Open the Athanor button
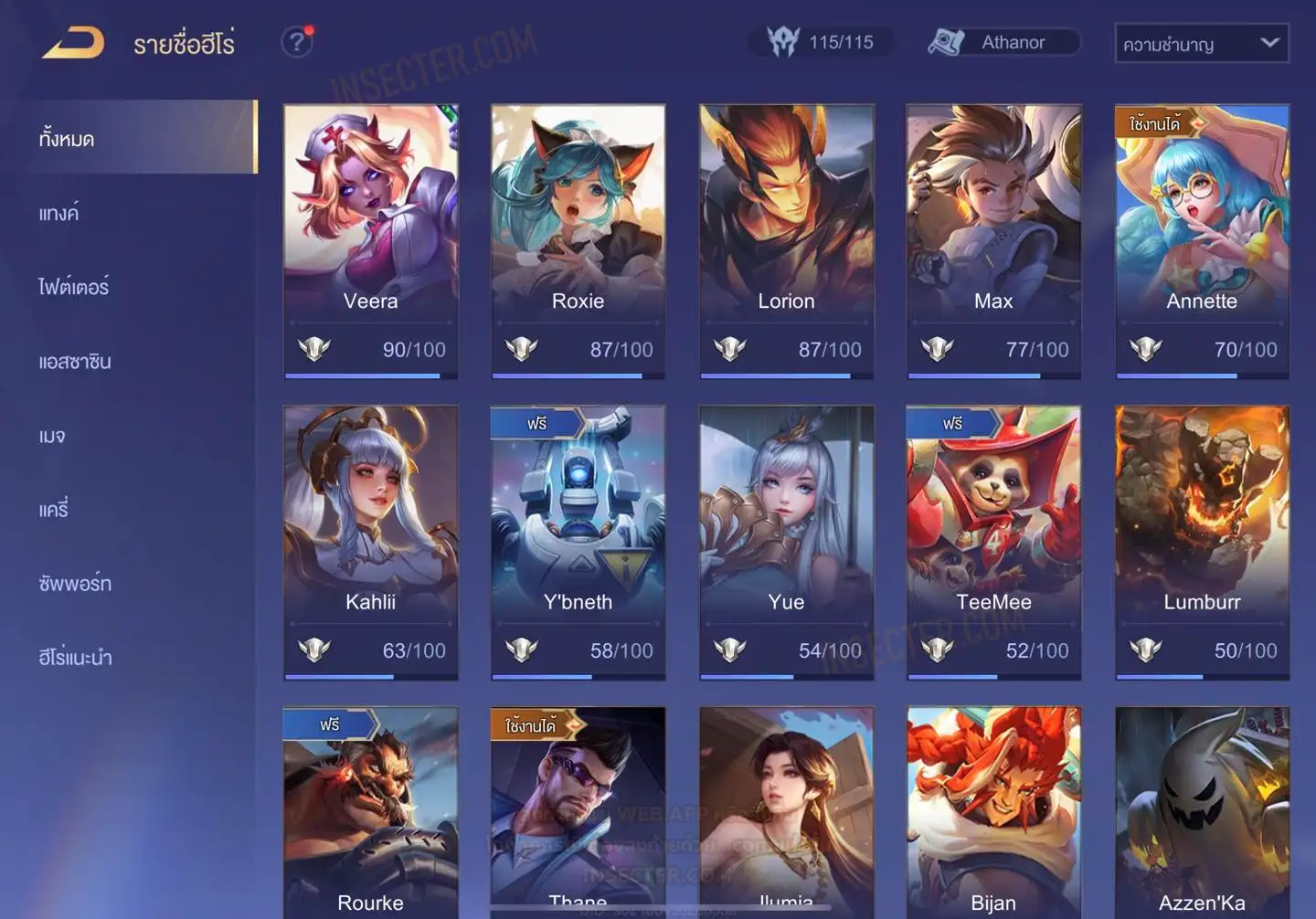Image resolution: width=1316 pixels, height=919 pixels. click(x=1003, y=42)
